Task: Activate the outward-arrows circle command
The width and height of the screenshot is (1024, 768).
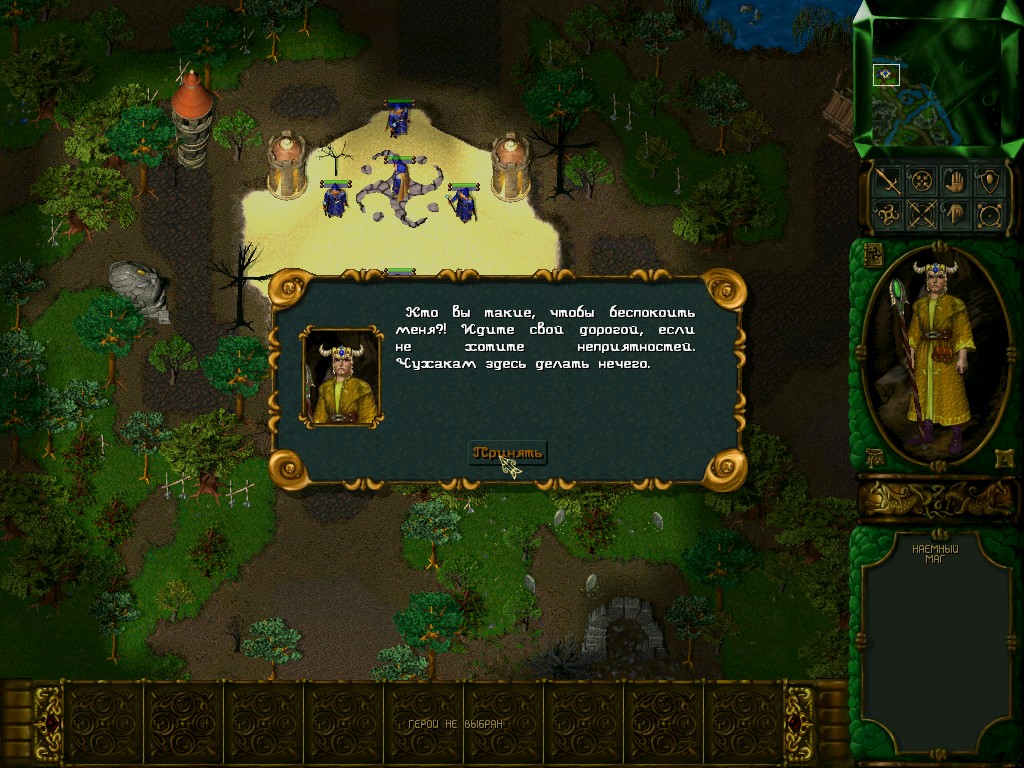Action: pos(990,214)
